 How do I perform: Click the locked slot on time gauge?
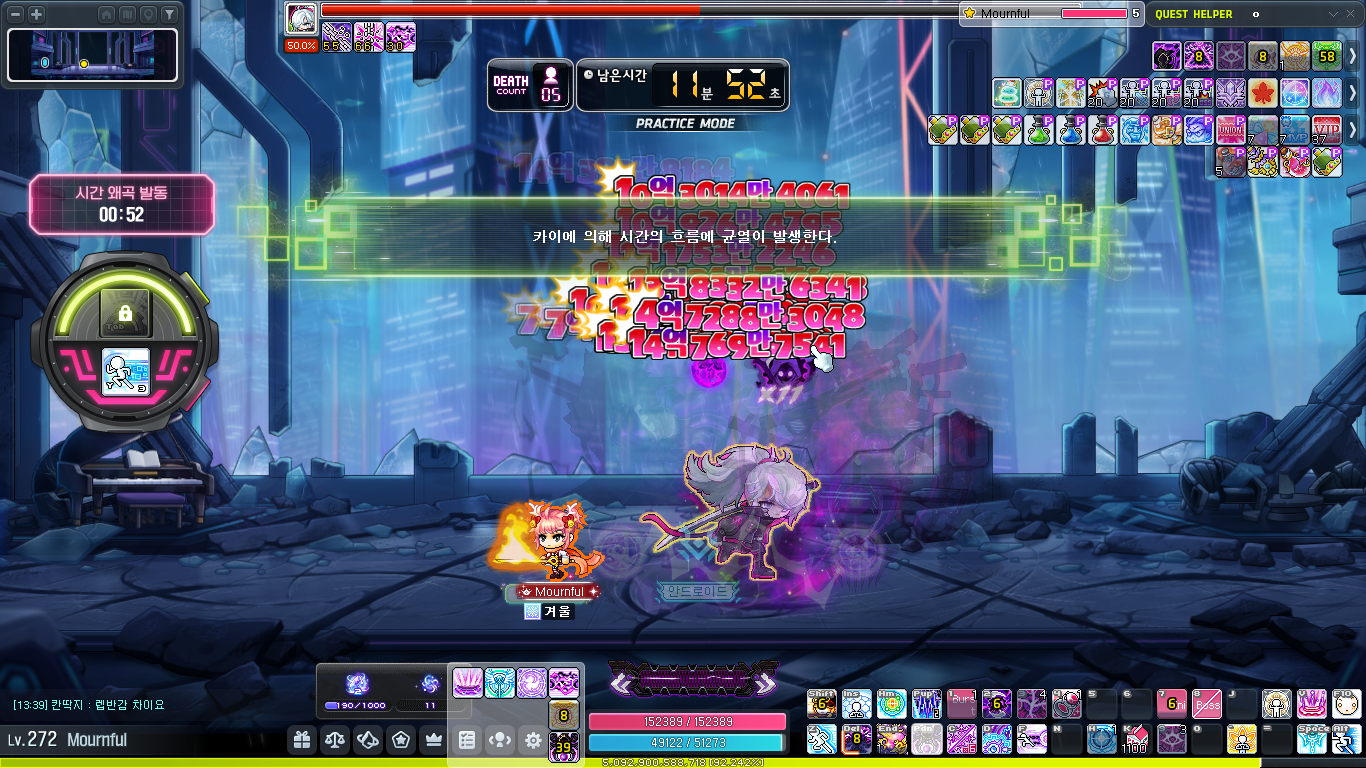coord(125,313)
